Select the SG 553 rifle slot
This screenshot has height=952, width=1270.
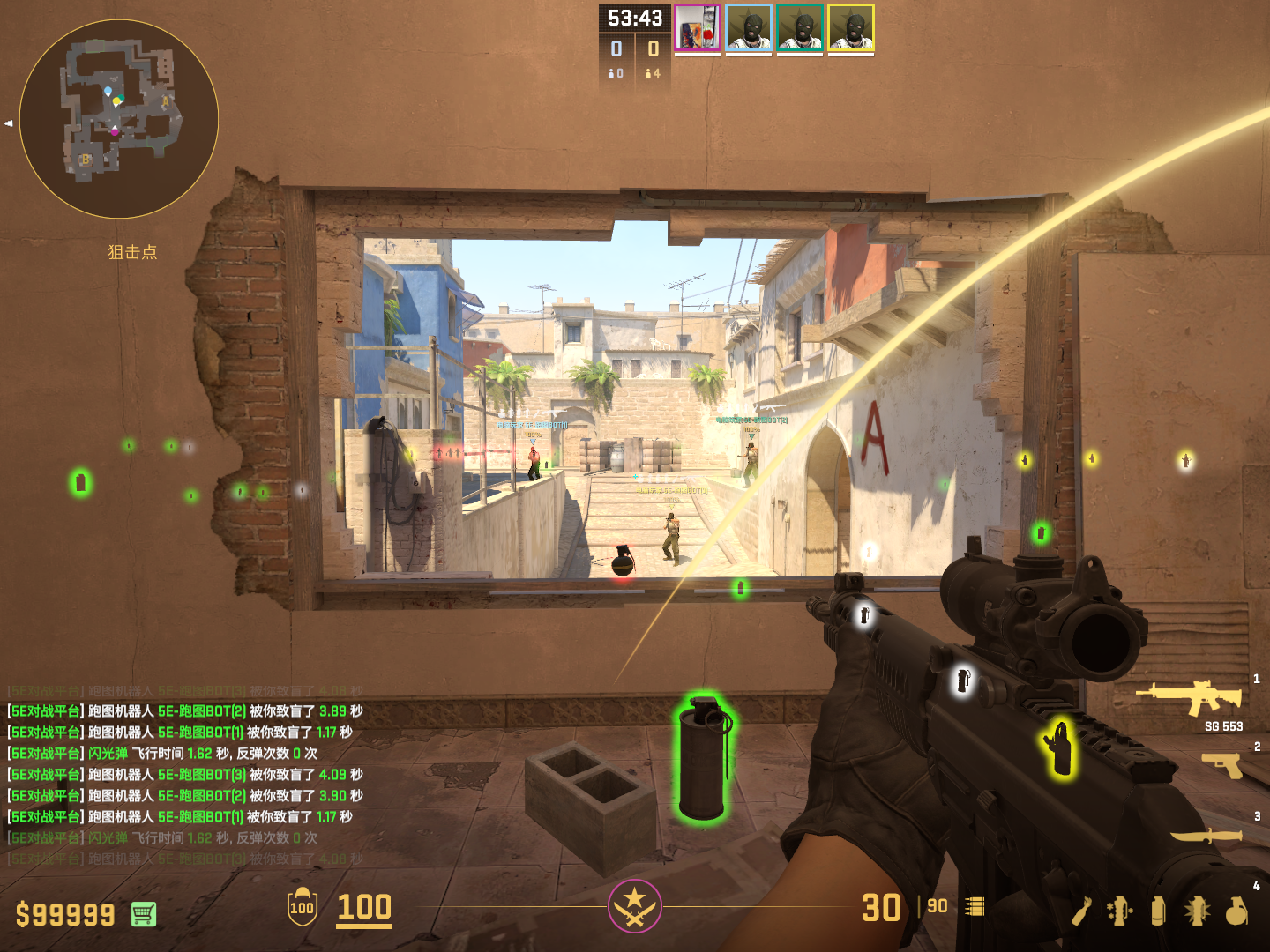(1190, 697)
